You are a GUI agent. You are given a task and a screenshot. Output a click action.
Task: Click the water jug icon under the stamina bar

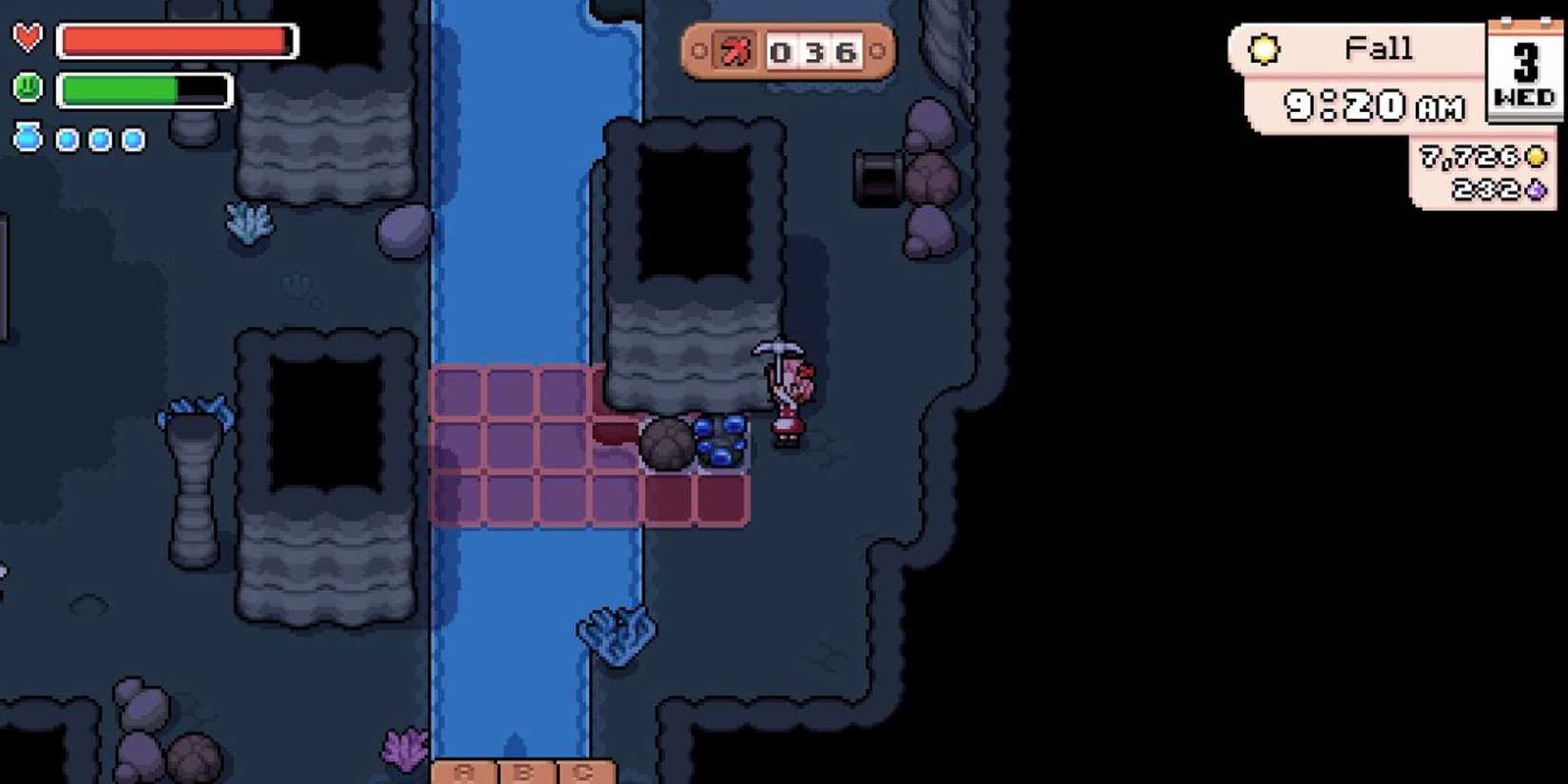(28, 139)
